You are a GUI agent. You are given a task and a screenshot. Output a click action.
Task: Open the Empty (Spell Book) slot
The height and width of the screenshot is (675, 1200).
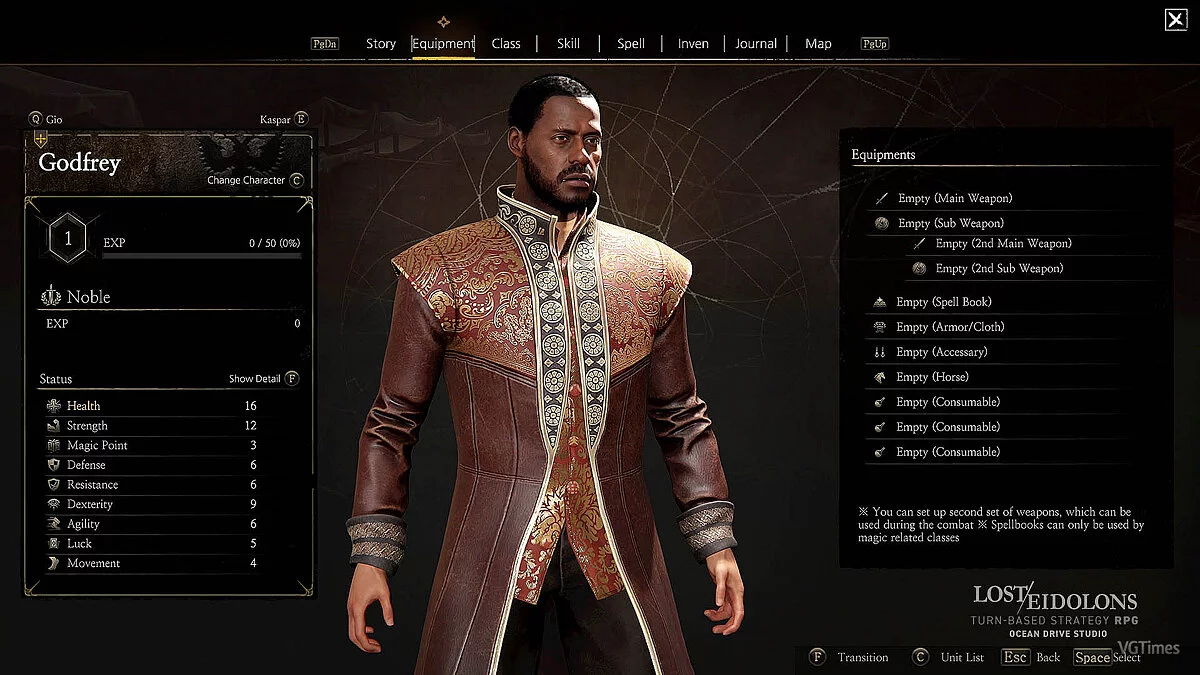coord(944,302)
